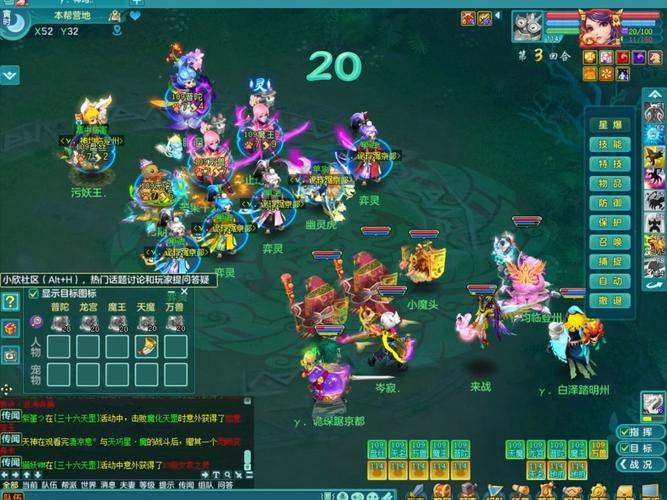Choose the 捕捉 capture command
The image size is (667, 500).
click(610, 262)
